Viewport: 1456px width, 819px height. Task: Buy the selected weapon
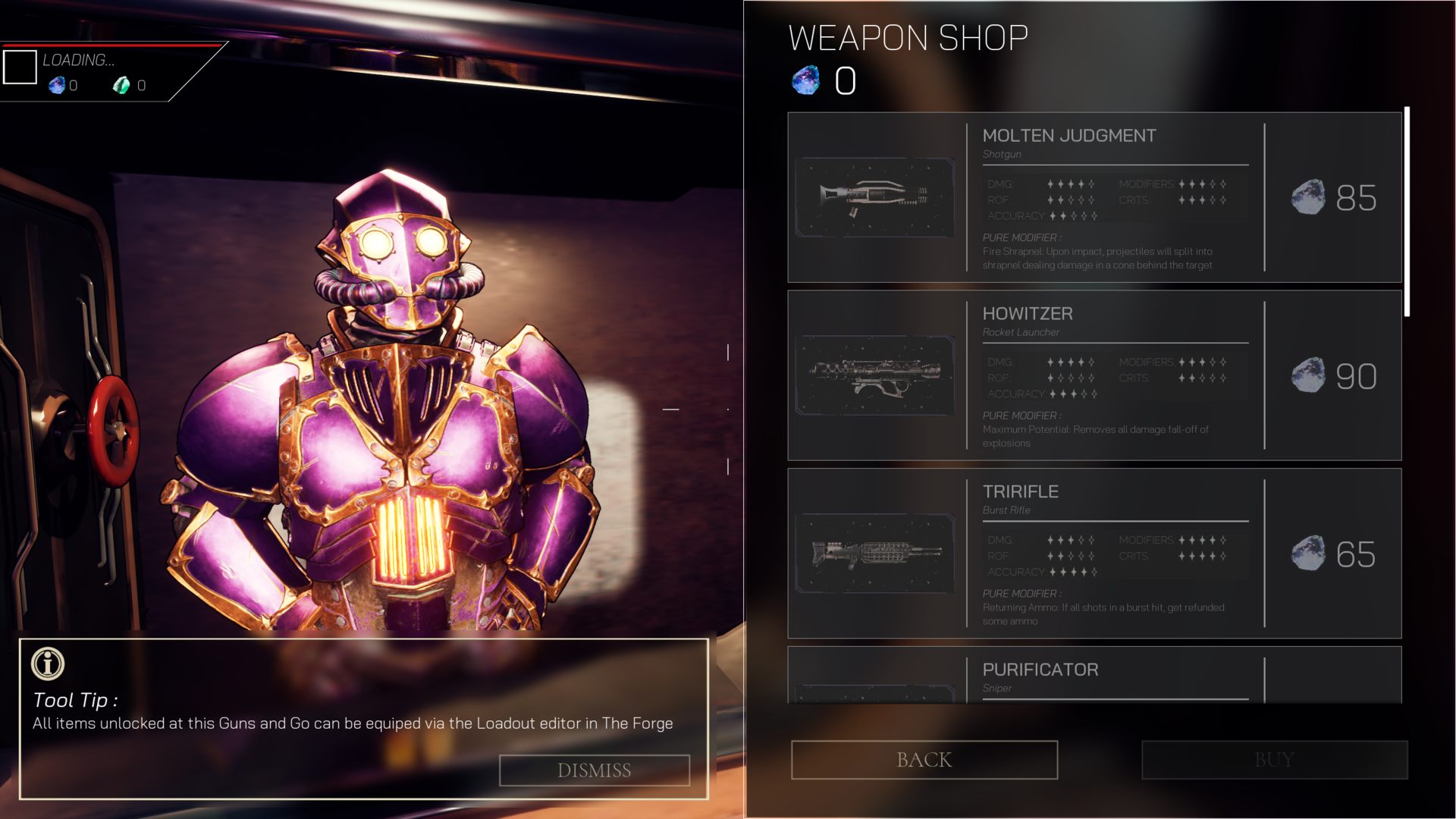[1274, 760]
